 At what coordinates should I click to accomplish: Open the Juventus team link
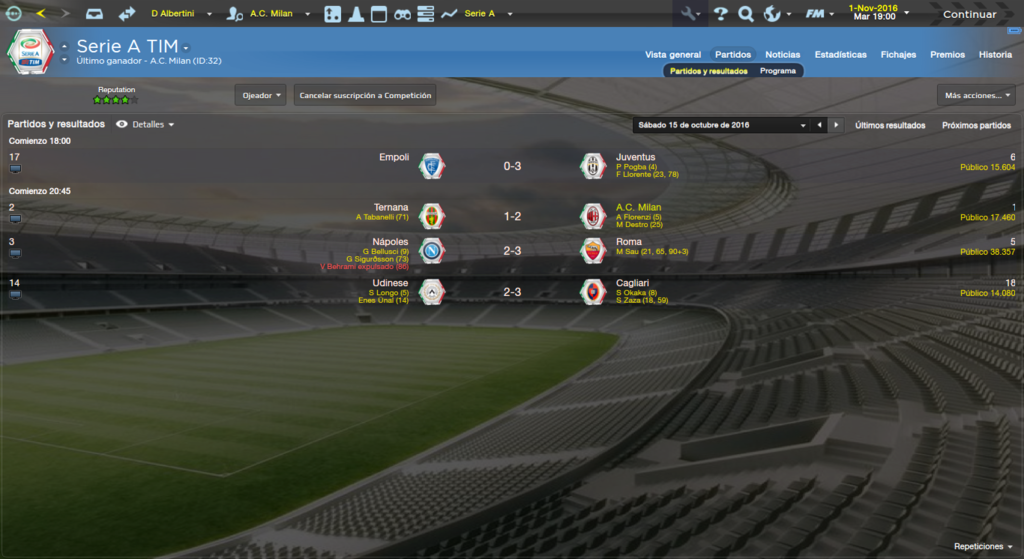click(635, 157)
